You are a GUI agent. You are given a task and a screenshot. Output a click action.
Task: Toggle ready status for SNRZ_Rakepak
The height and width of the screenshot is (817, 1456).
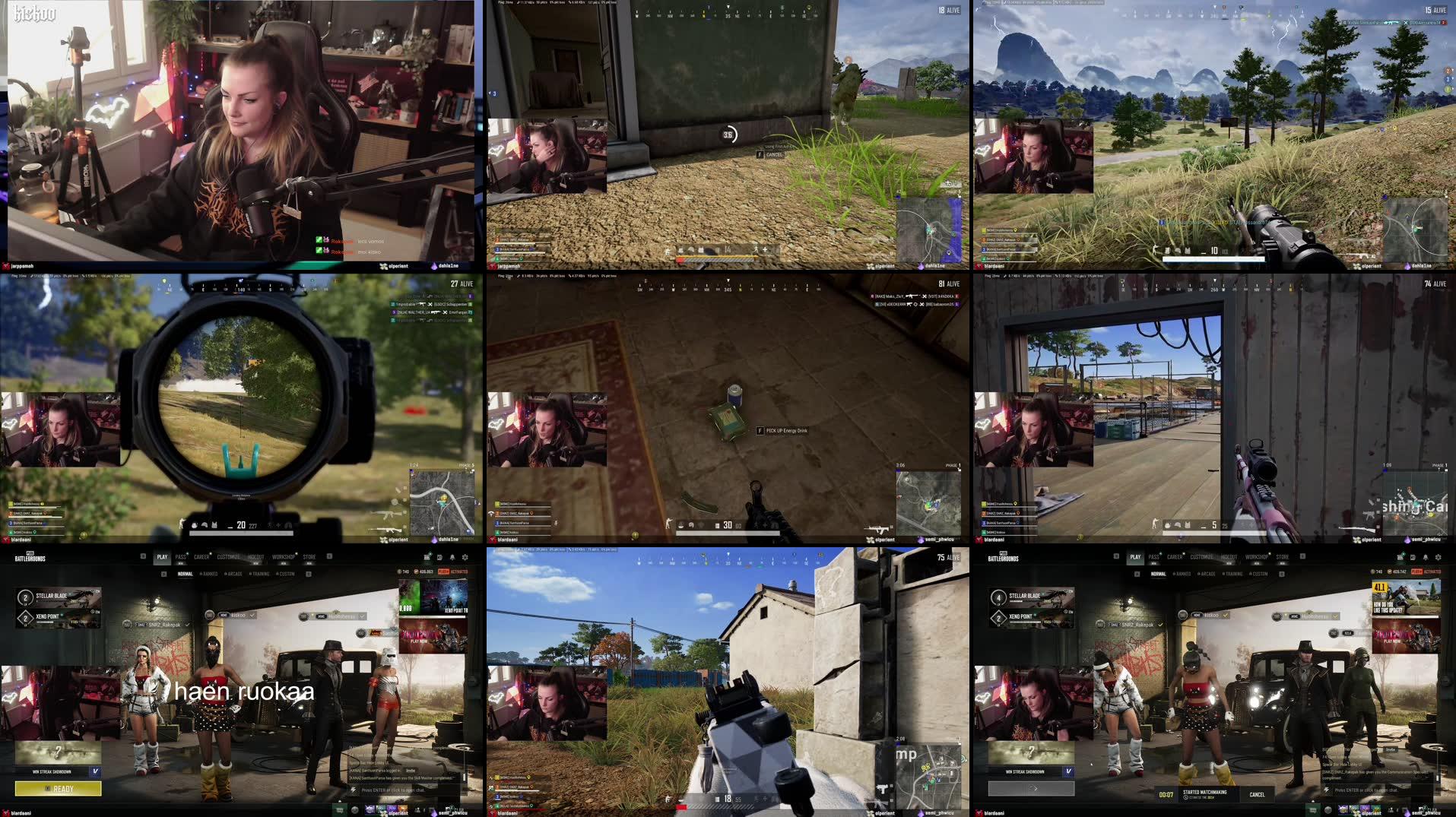pos(1160,624)
